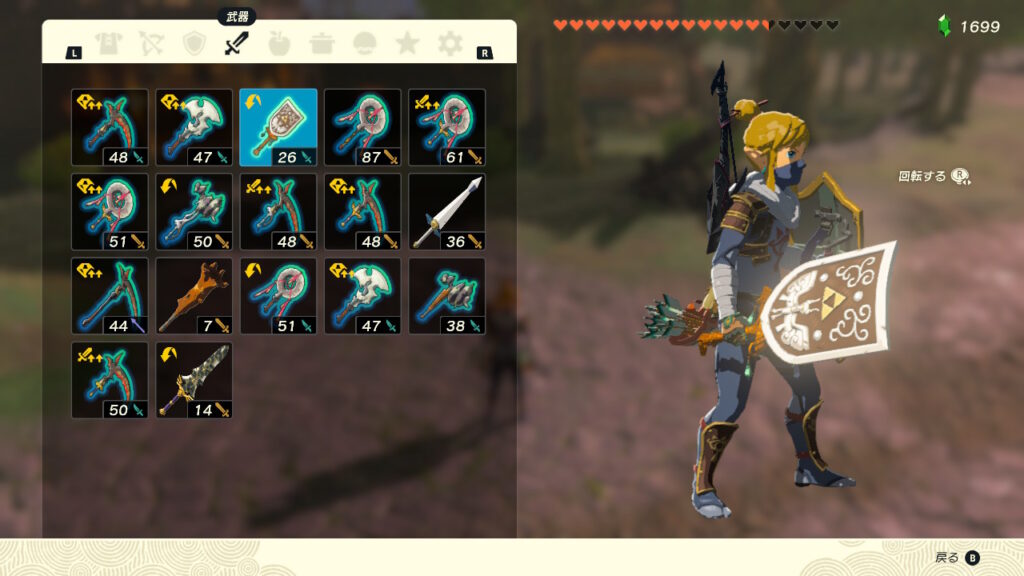Select the weapon with 87 attack power
The width and height of the screenshot is (1024, 576).
[x=362, y=127]
